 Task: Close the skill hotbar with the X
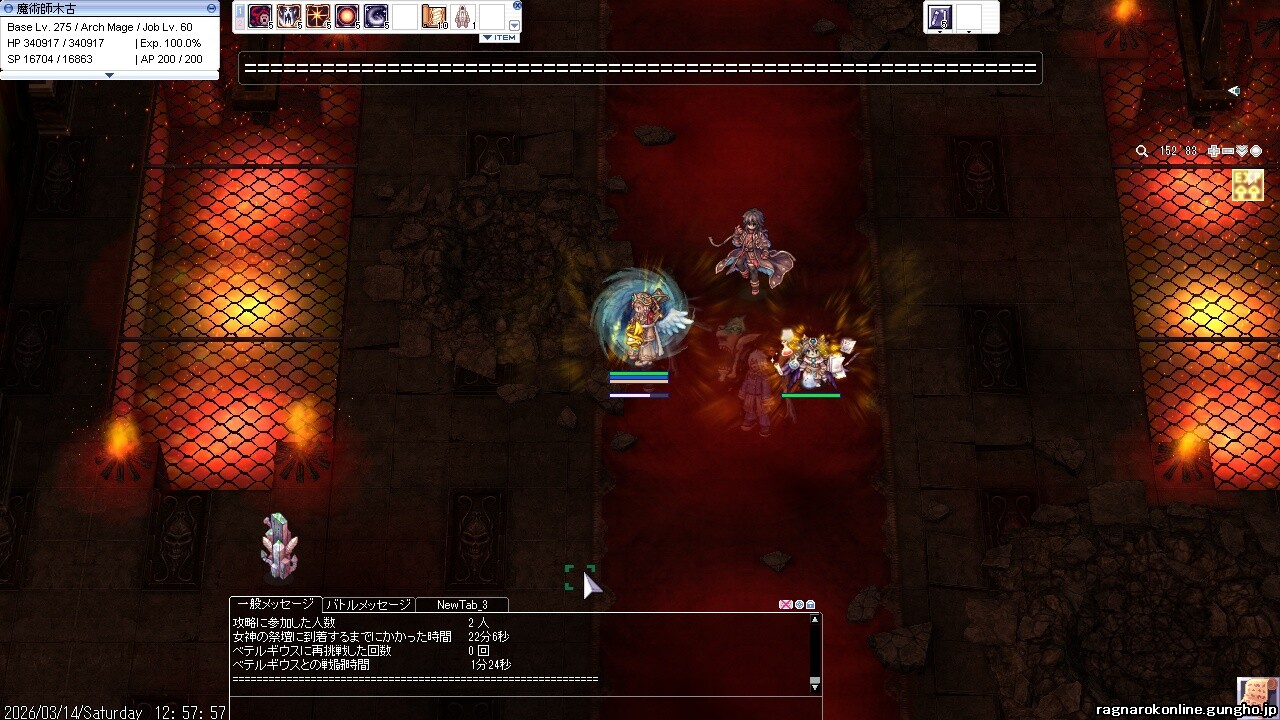[x=517, y=6]
